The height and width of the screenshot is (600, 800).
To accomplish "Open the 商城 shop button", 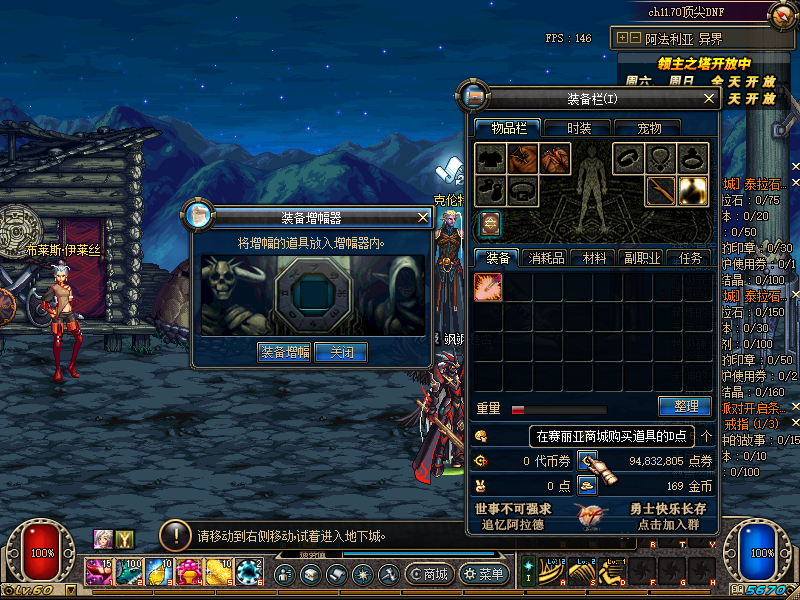I will (x=430, y=574).
